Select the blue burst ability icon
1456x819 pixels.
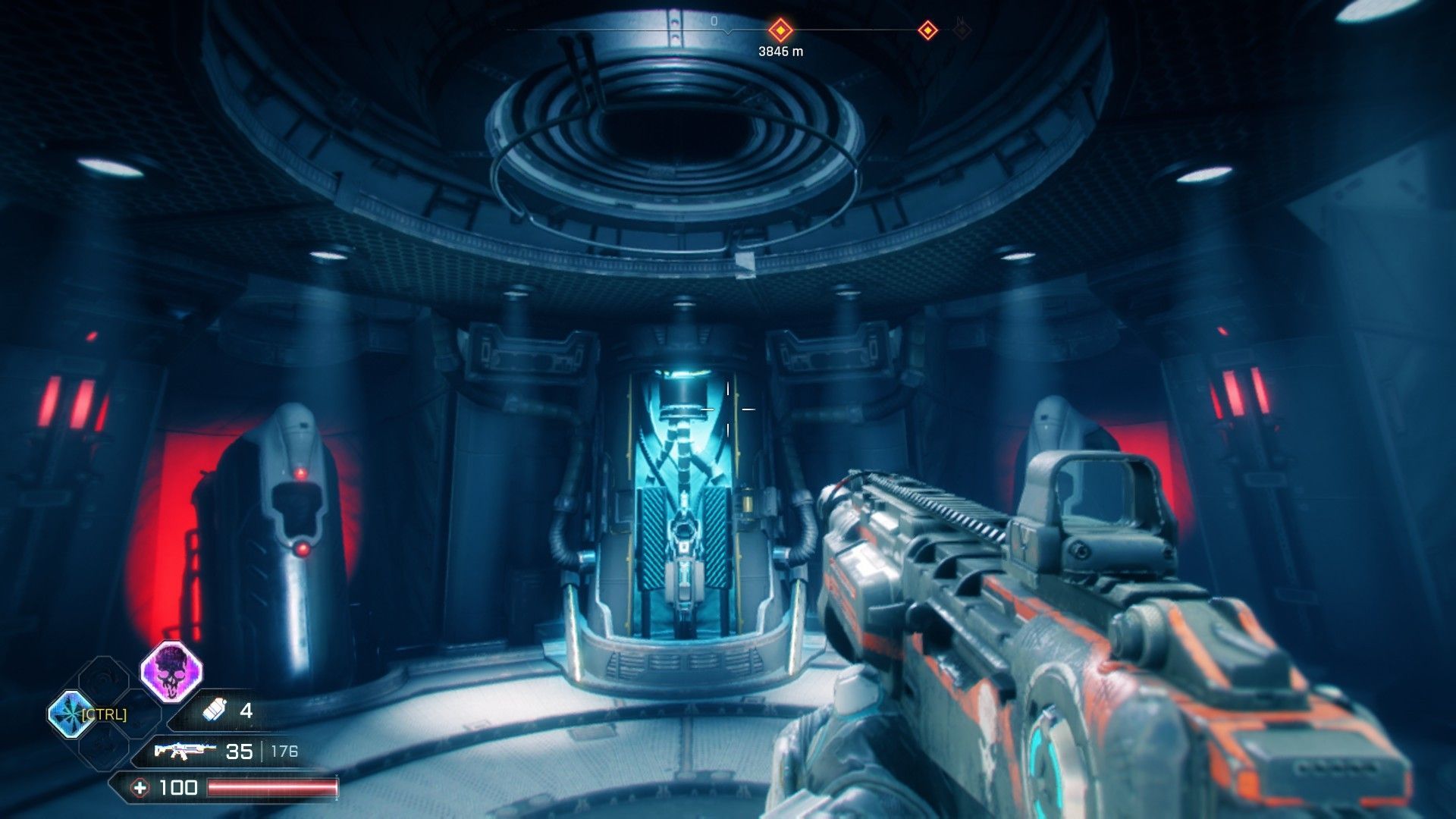pos(69,714)
